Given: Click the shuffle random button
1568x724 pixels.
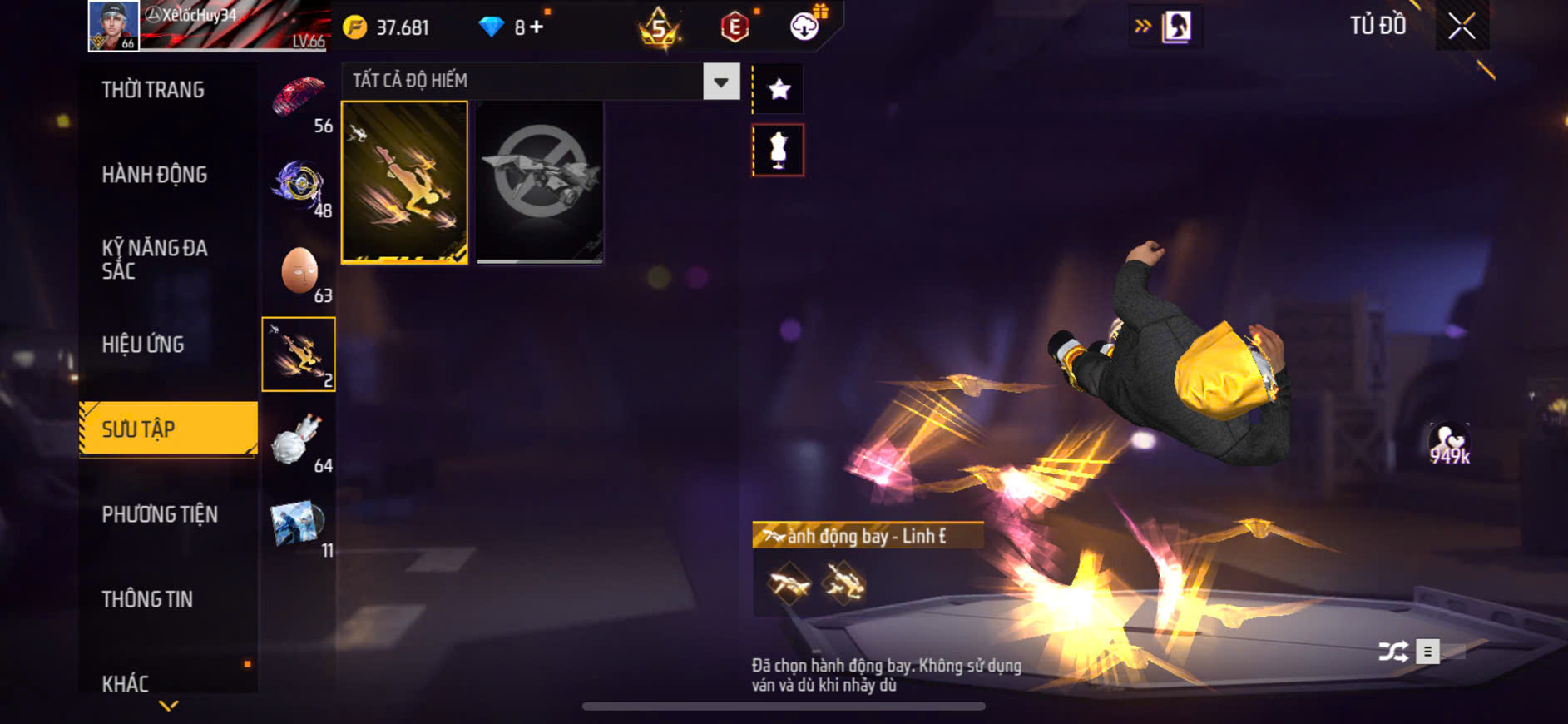Looking at the screenshot, I should (x=1393, y=652).
